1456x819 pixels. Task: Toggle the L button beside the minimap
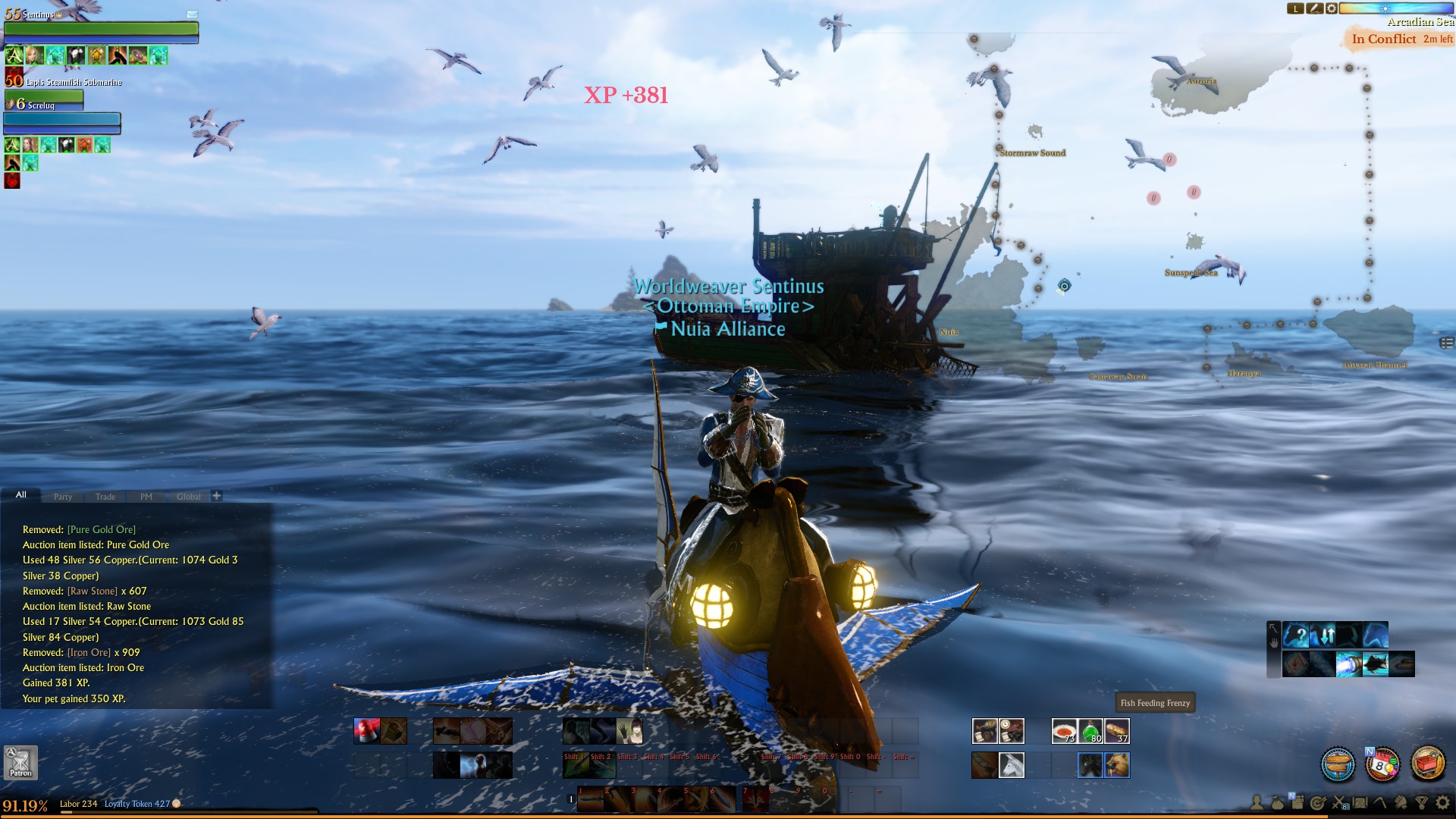[1296, 9]
